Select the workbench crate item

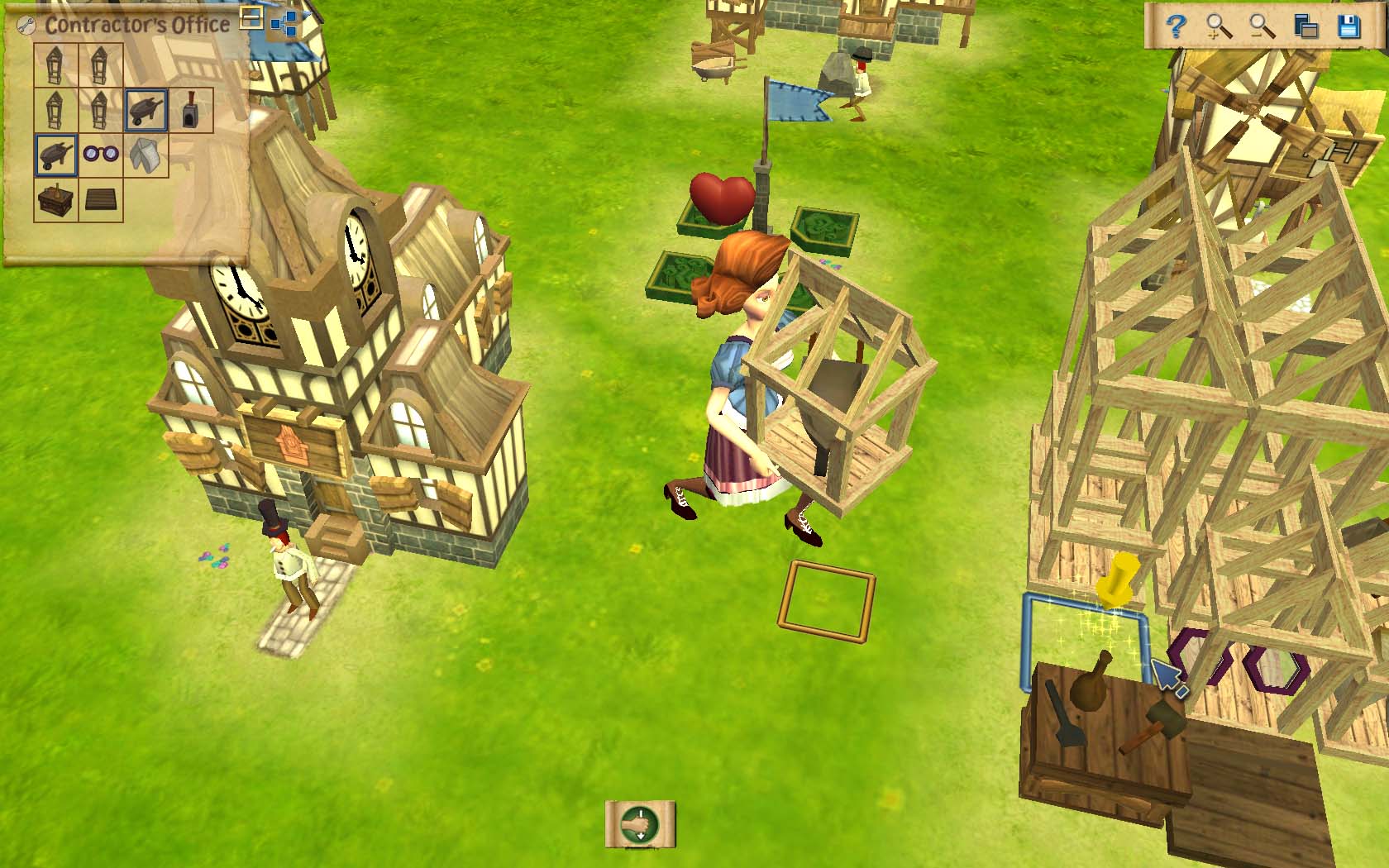tap(56, 199)
